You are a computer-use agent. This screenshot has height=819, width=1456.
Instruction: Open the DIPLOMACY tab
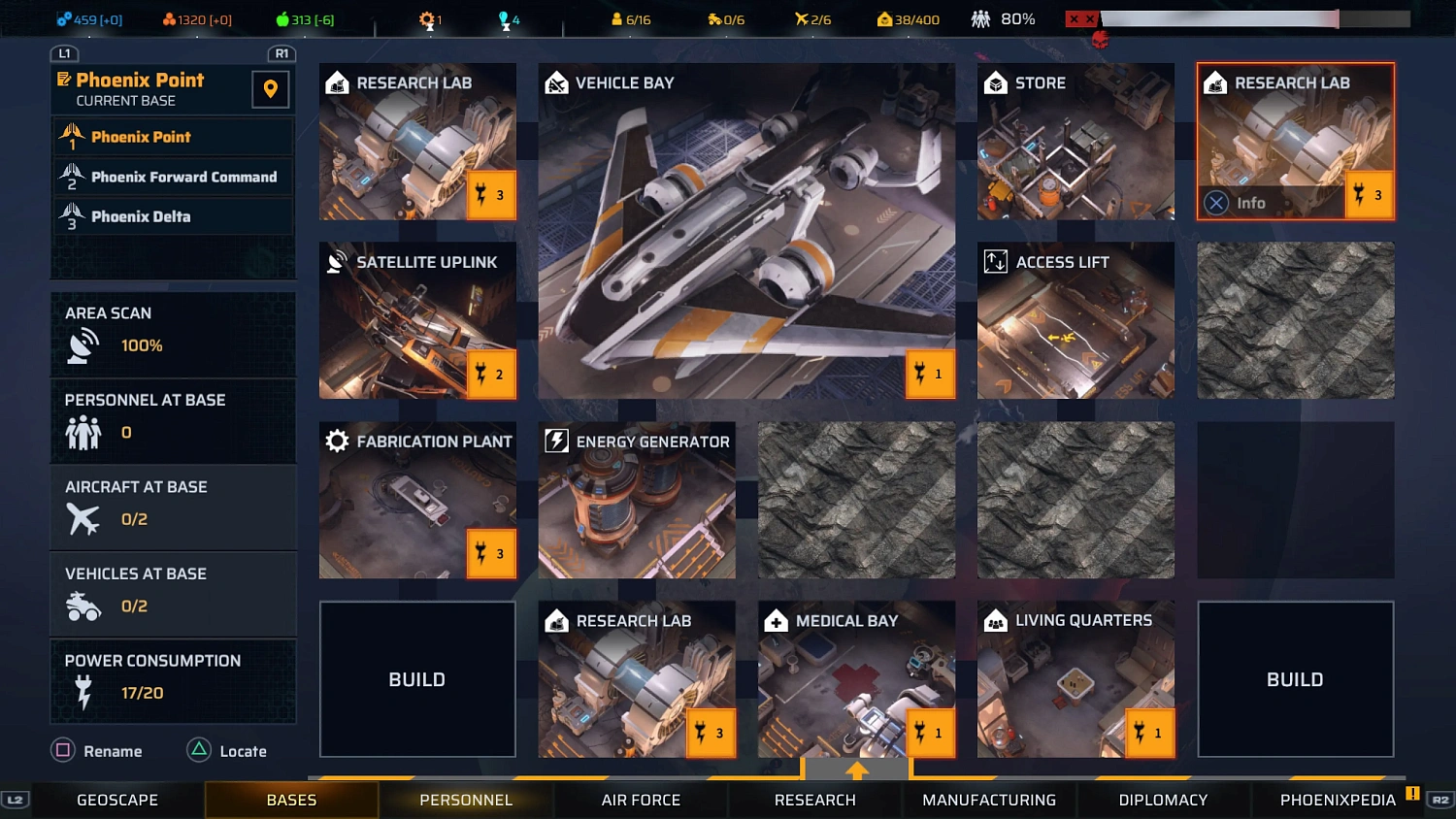click(1162, 800)
